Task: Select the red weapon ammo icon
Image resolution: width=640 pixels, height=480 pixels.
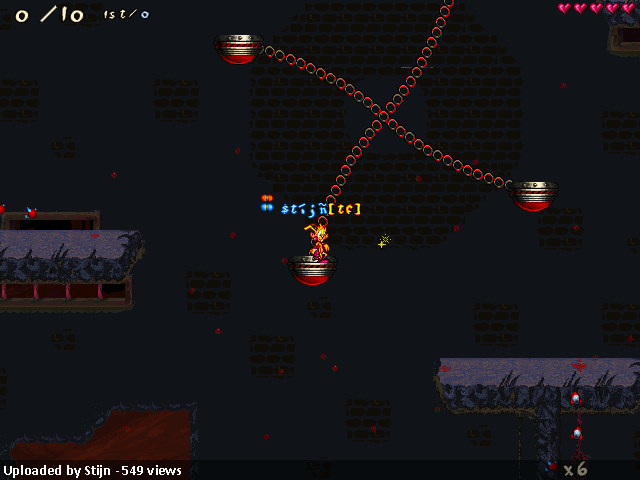Action: click(554, 467)
